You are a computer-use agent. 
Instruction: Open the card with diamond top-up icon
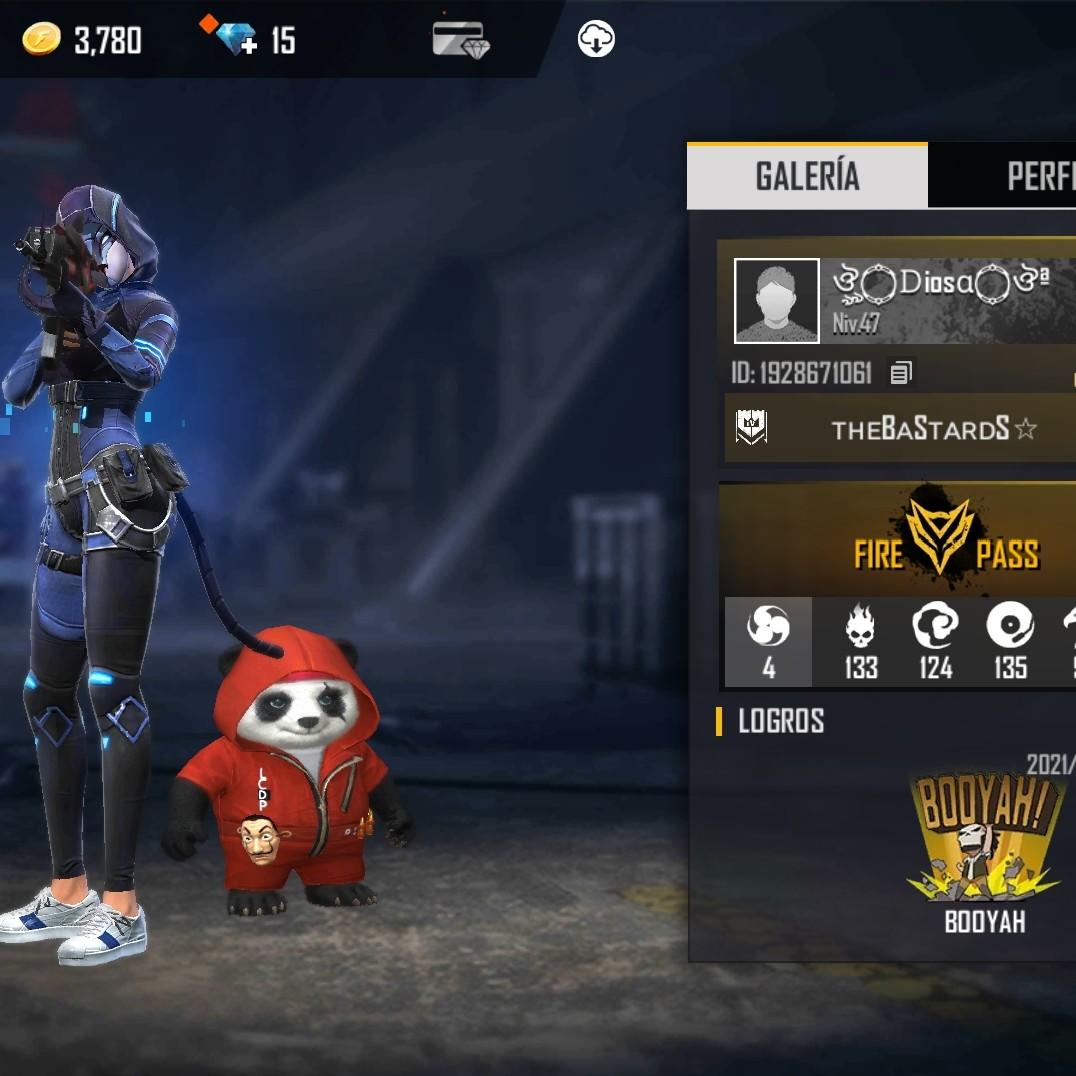[460, 40]
